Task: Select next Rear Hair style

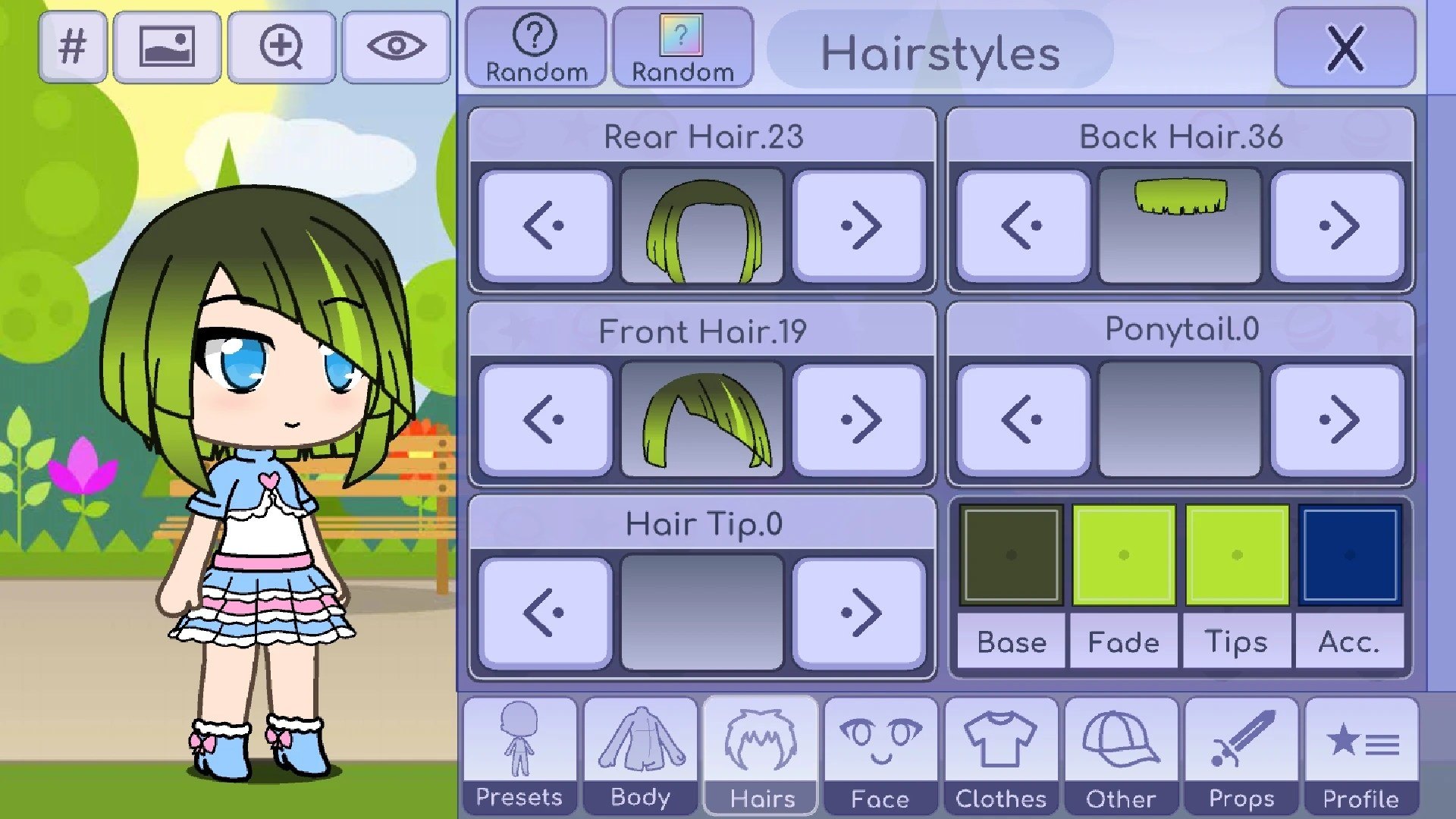Action: pyautogui.click(x=859, y=226)
